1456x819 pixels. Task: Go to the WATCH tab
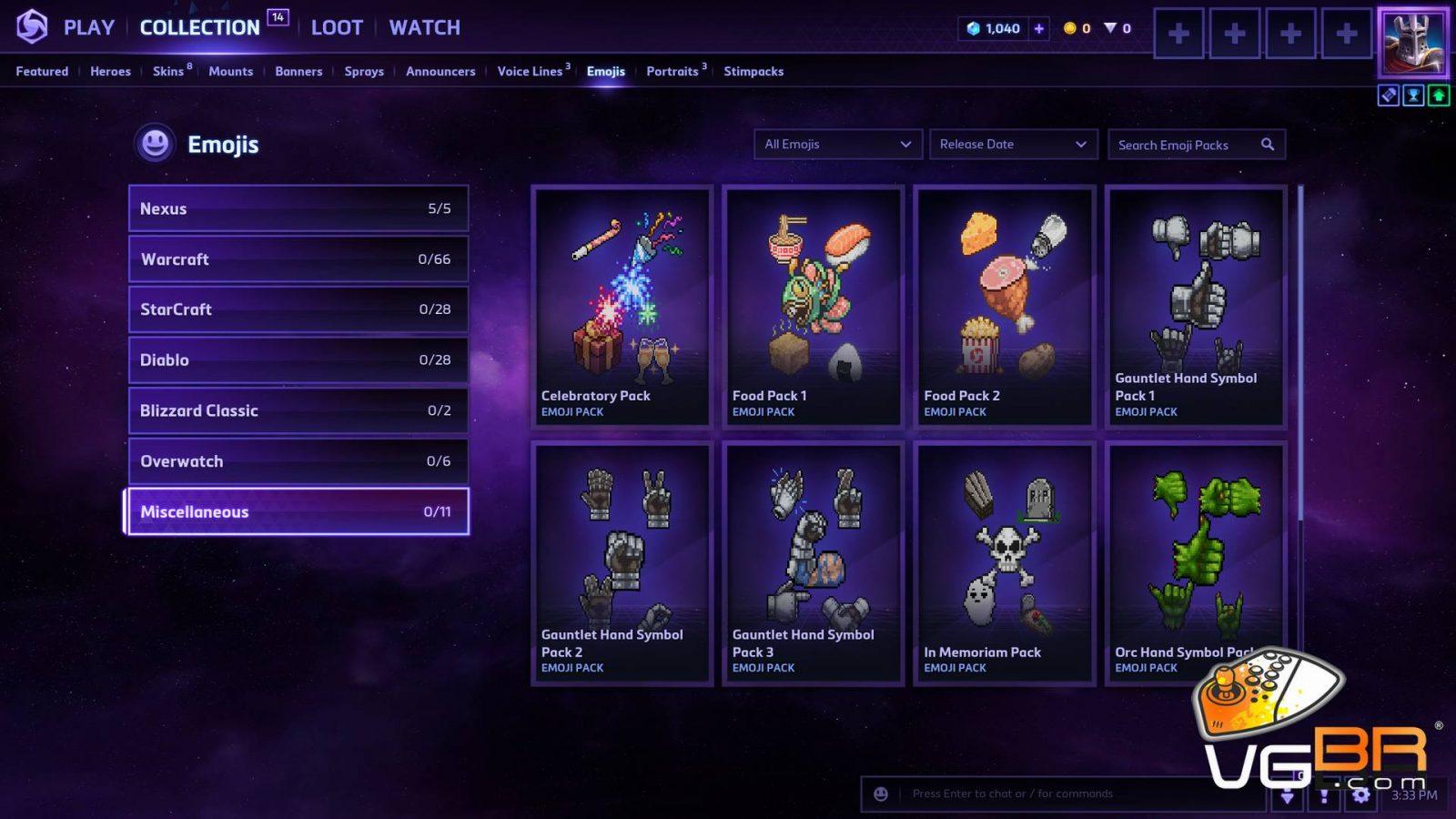(424, 27)
